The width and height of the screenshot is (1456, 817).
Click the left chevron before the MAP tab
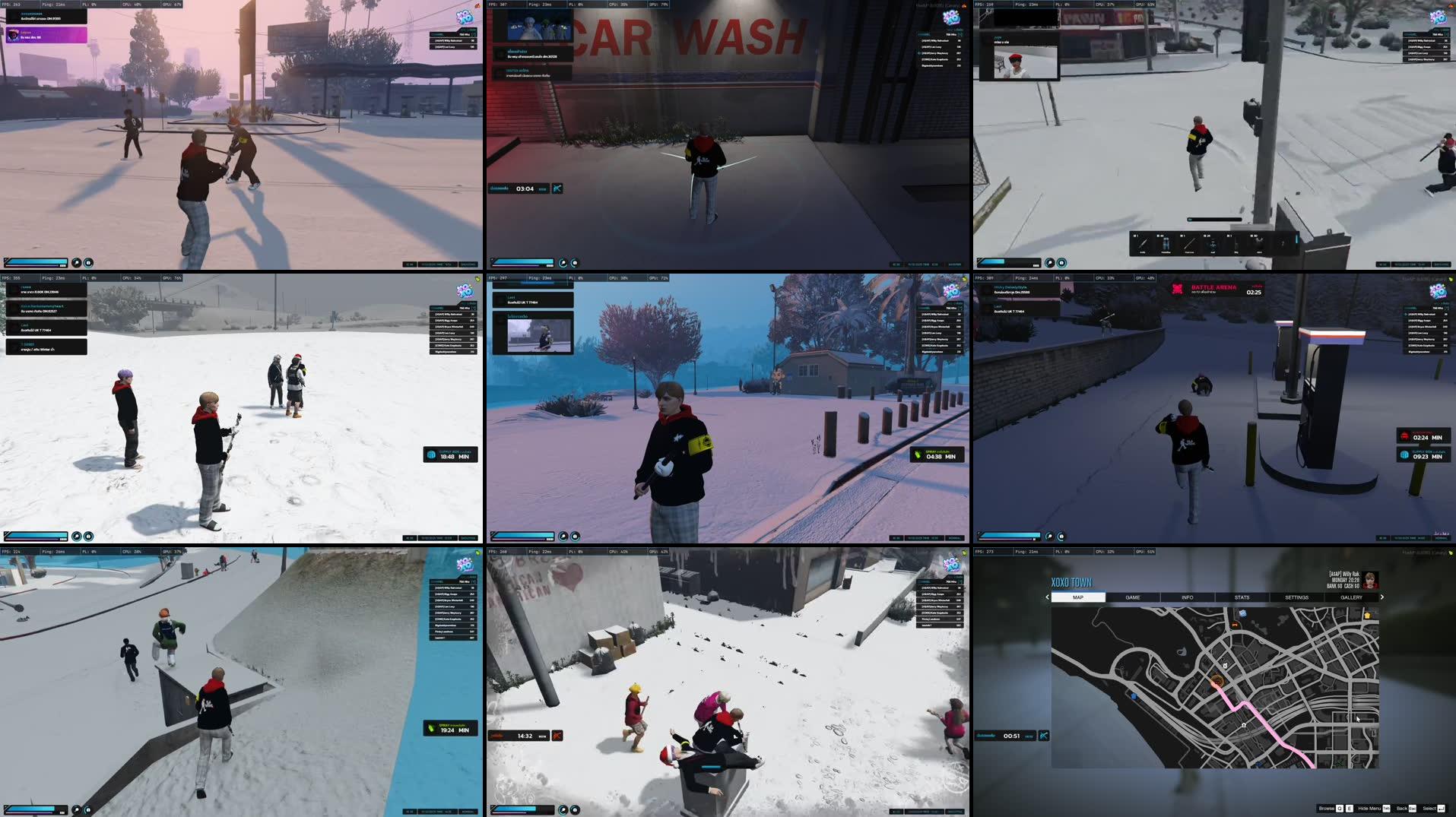pyautogui.click(x=1047, y=598)
